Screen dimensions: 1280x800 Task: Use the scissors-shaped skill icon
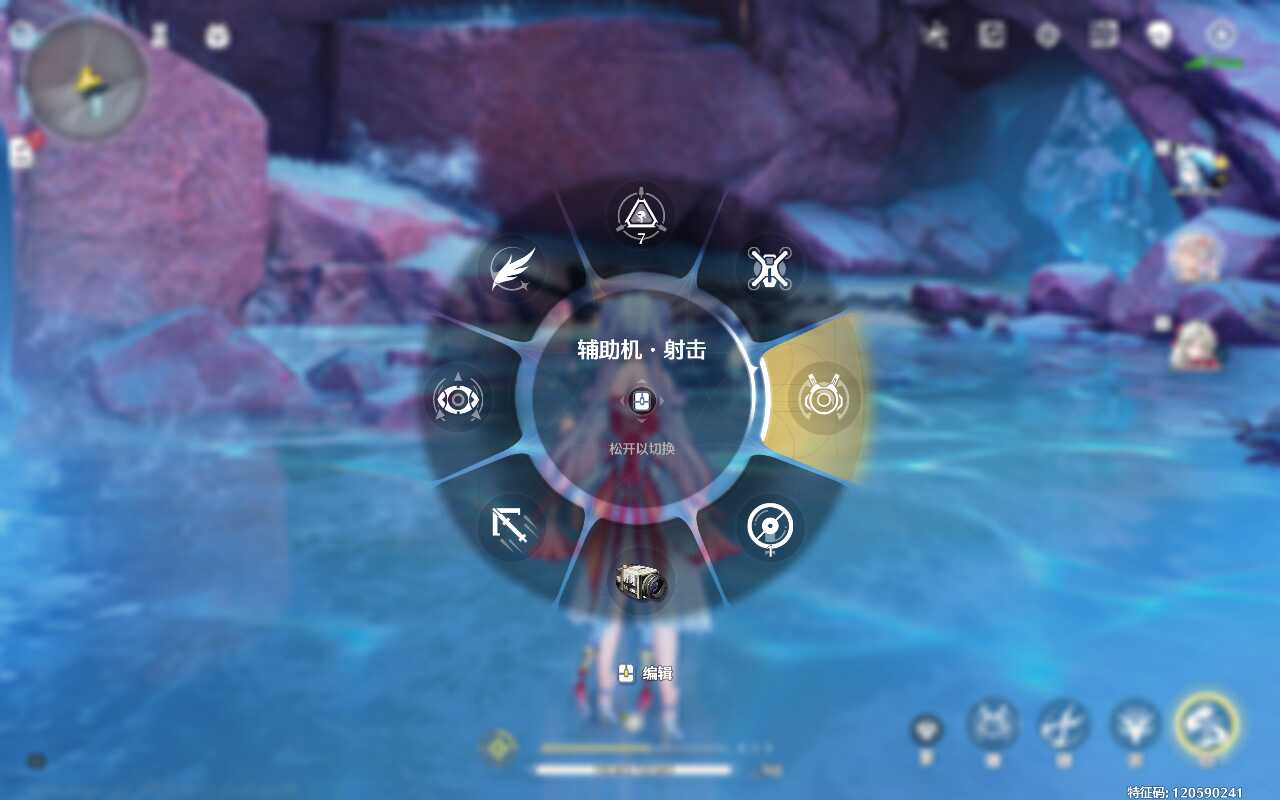tap(1063, 724)
